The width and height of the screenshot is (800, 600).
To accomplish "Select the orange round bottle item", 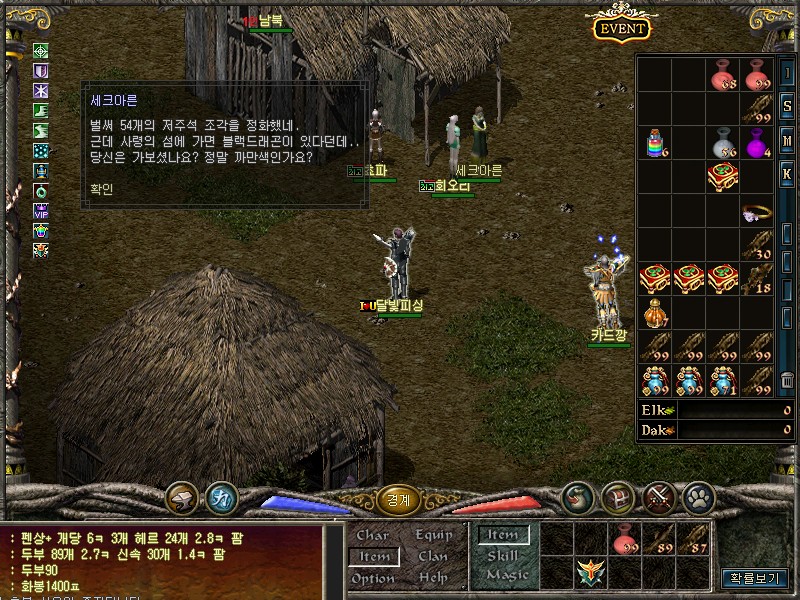I will point(654,312).
